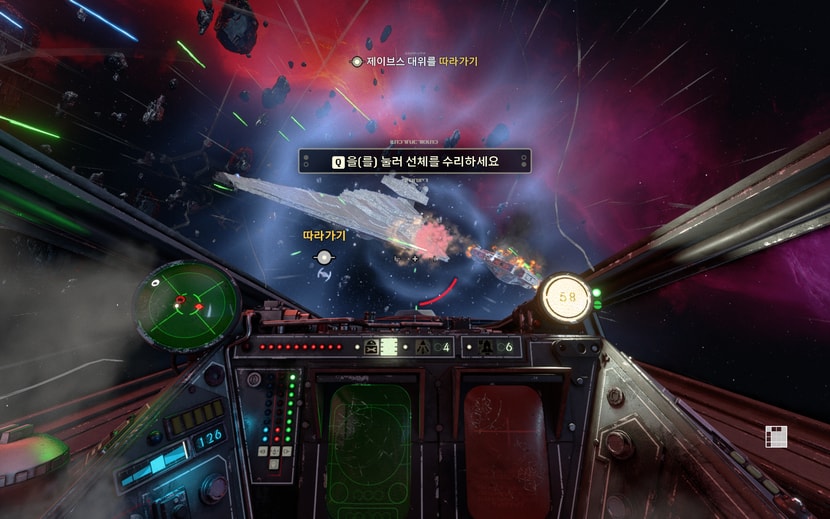Click the 따라가기 waypoint marker
The width and height of the screenshot is (830, 519).
point(323,257)
